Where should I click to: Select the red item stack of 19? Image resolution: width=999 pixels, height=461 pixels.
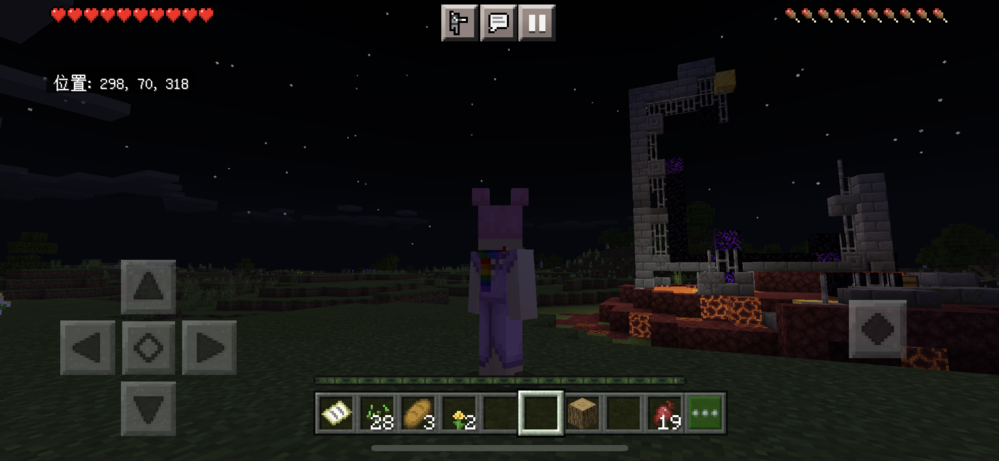(x=664, y=413)
